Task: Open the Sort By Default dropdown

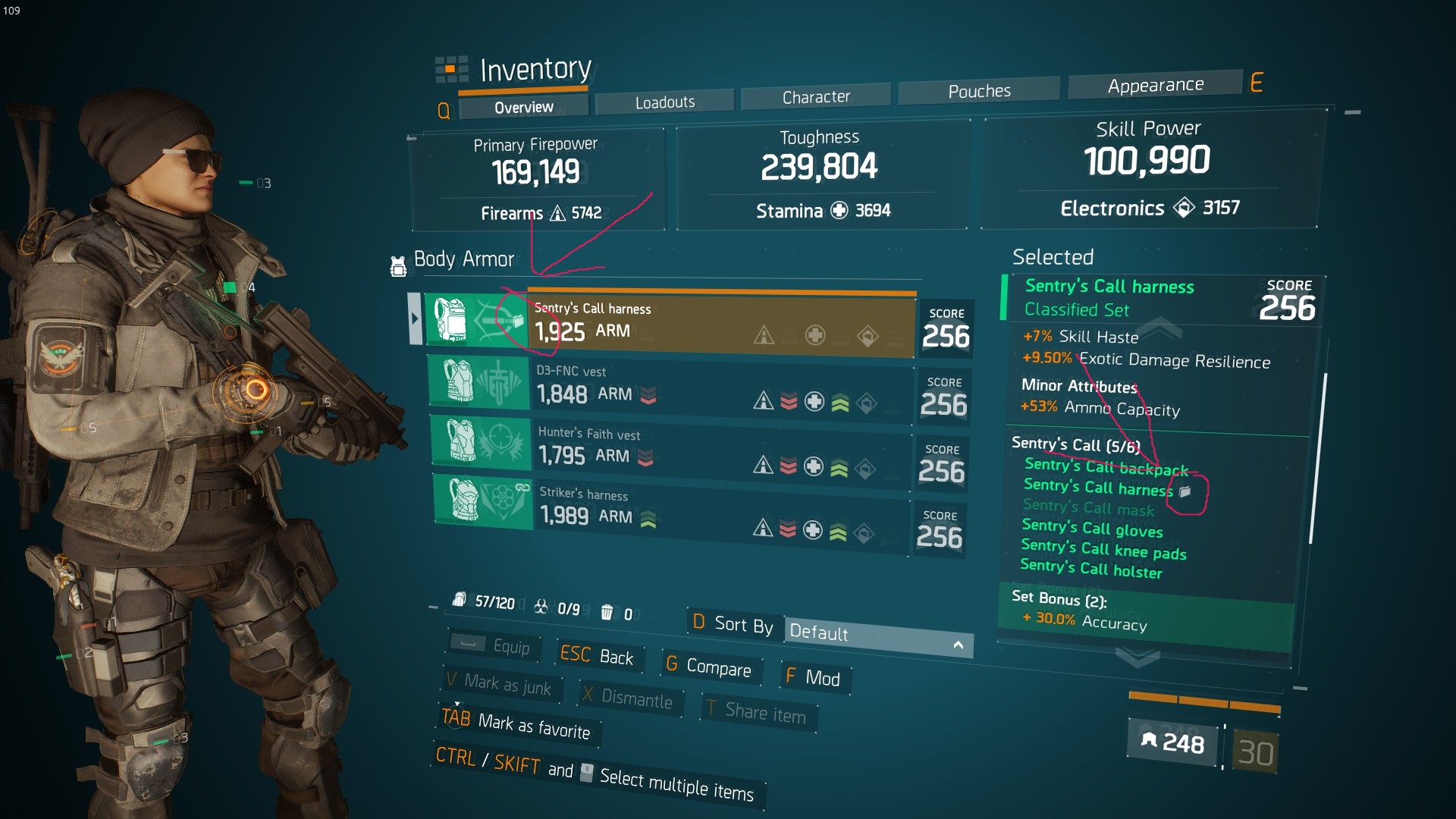Action: (877, 635)
